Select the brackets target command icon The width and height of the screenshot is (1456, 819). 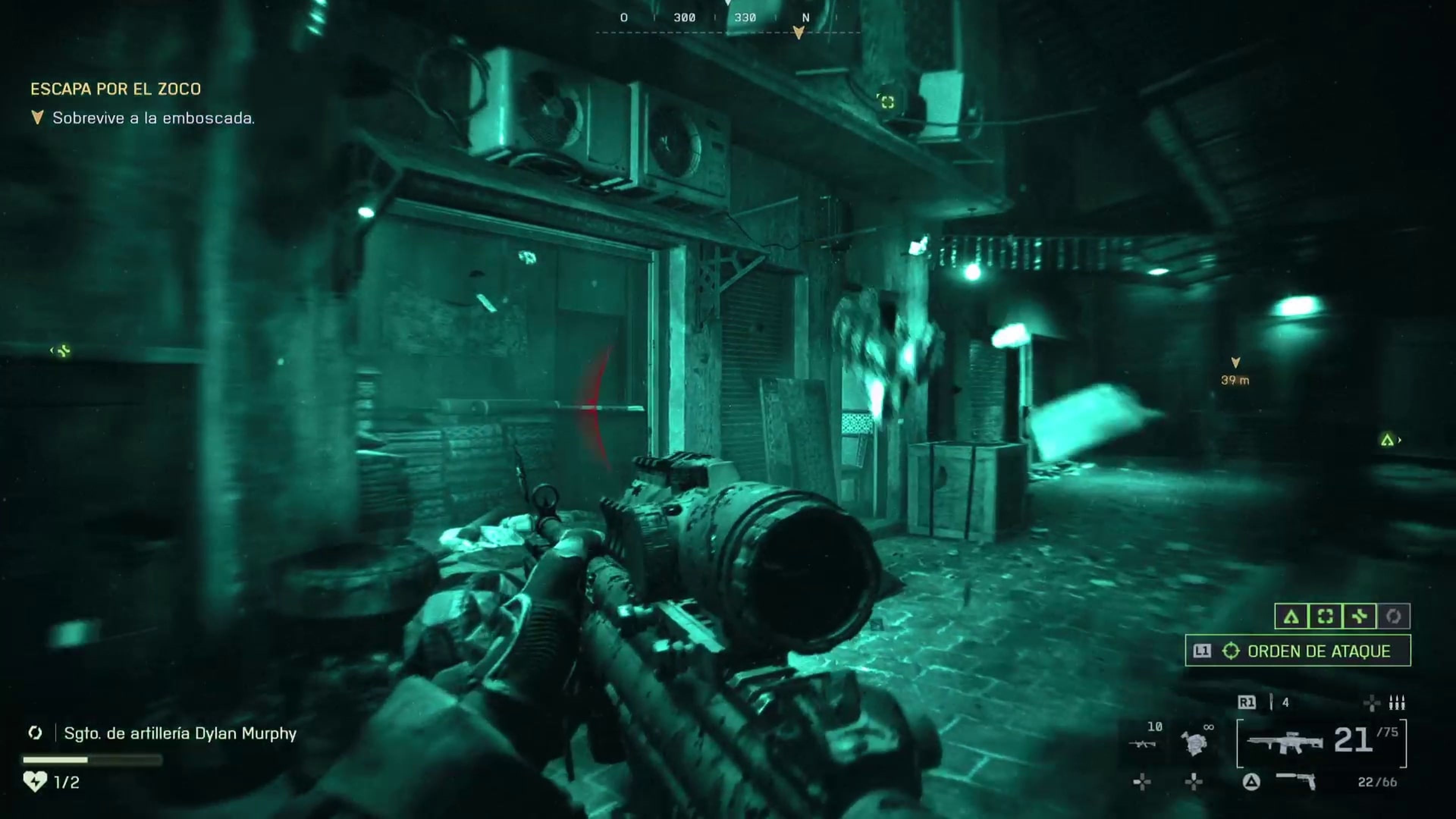click(x=1325, y=616)
